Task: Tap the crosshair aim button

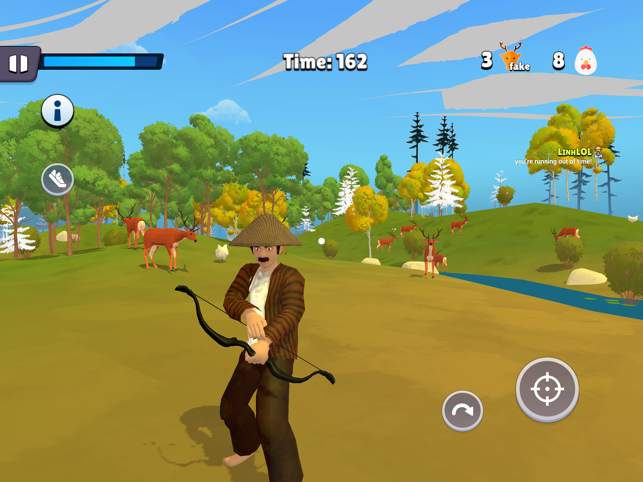Action: tap(547, 389)
